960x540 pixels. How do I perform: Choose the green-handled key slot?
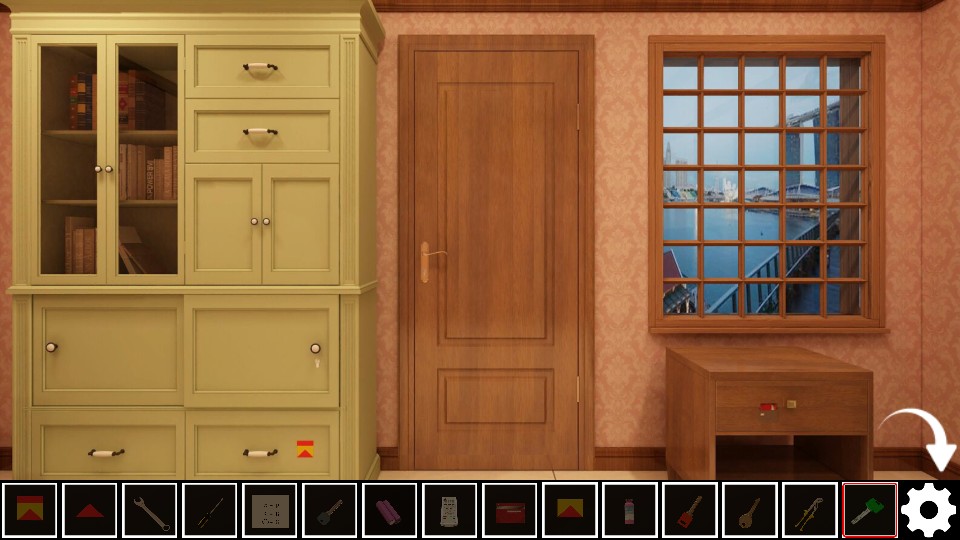869,510
